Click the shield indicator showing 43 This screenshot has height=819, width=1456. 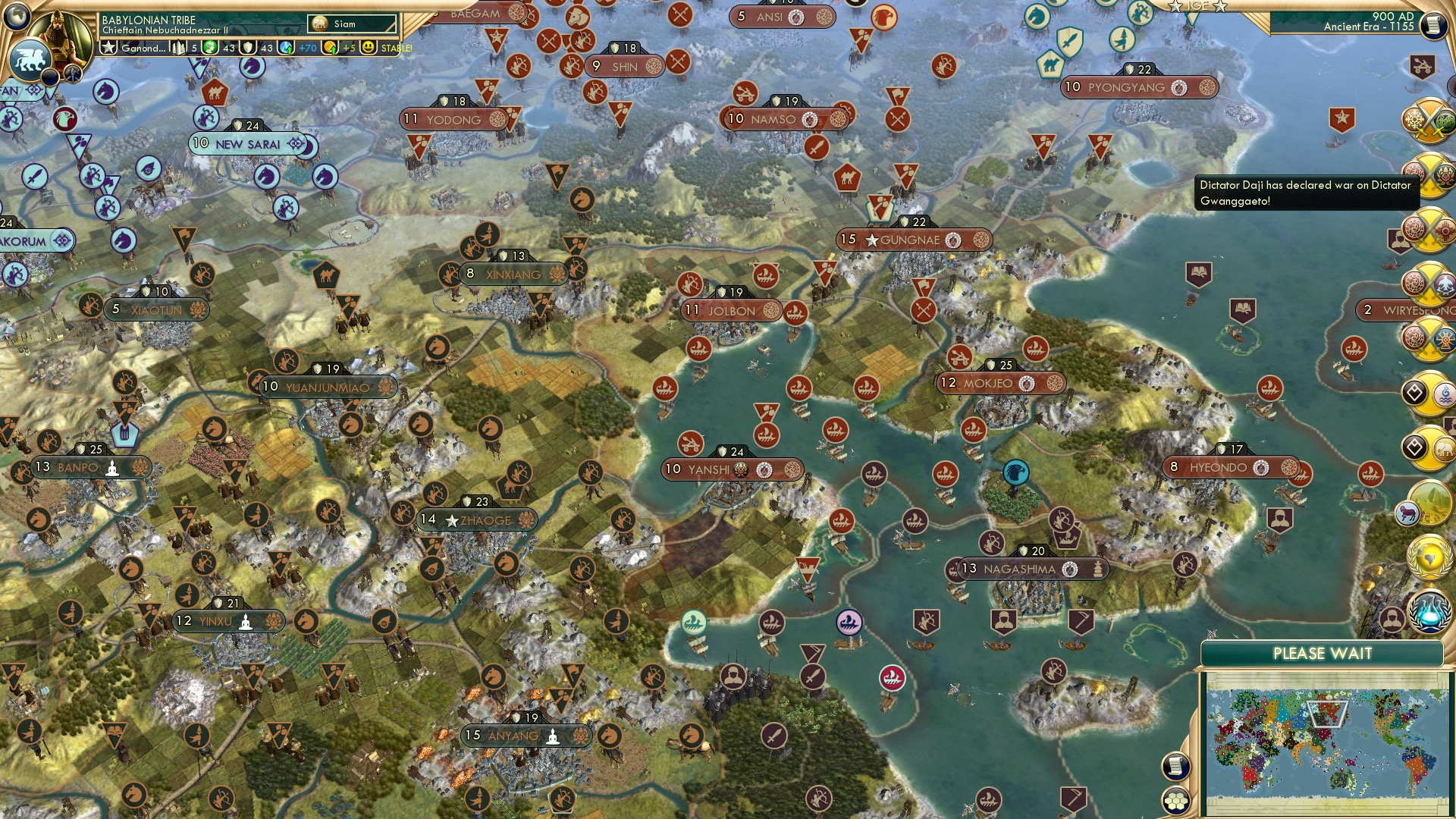246,47
